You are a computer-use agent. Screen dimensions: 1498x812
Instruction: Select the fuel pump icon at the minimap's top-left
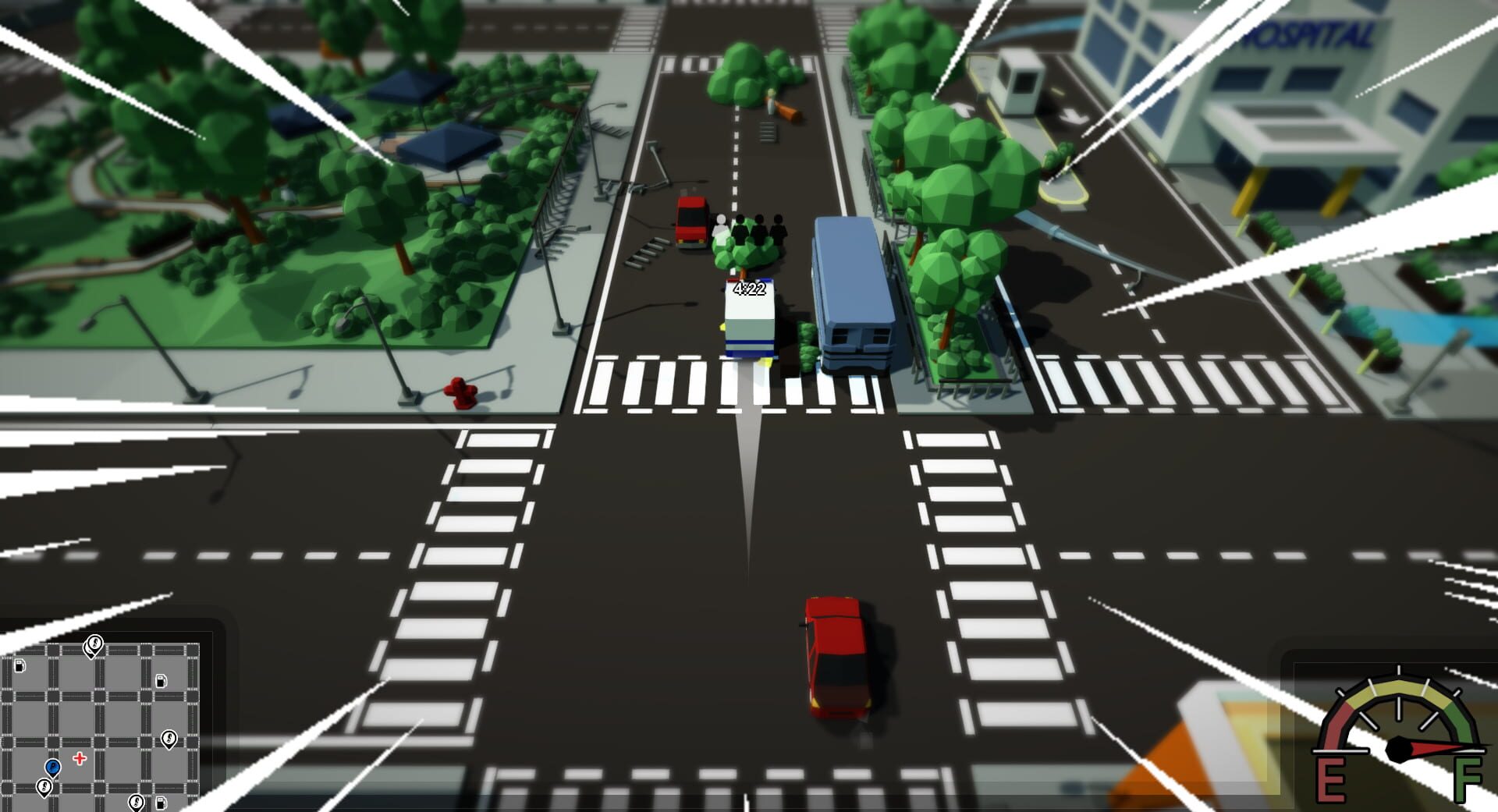point(20,666)
